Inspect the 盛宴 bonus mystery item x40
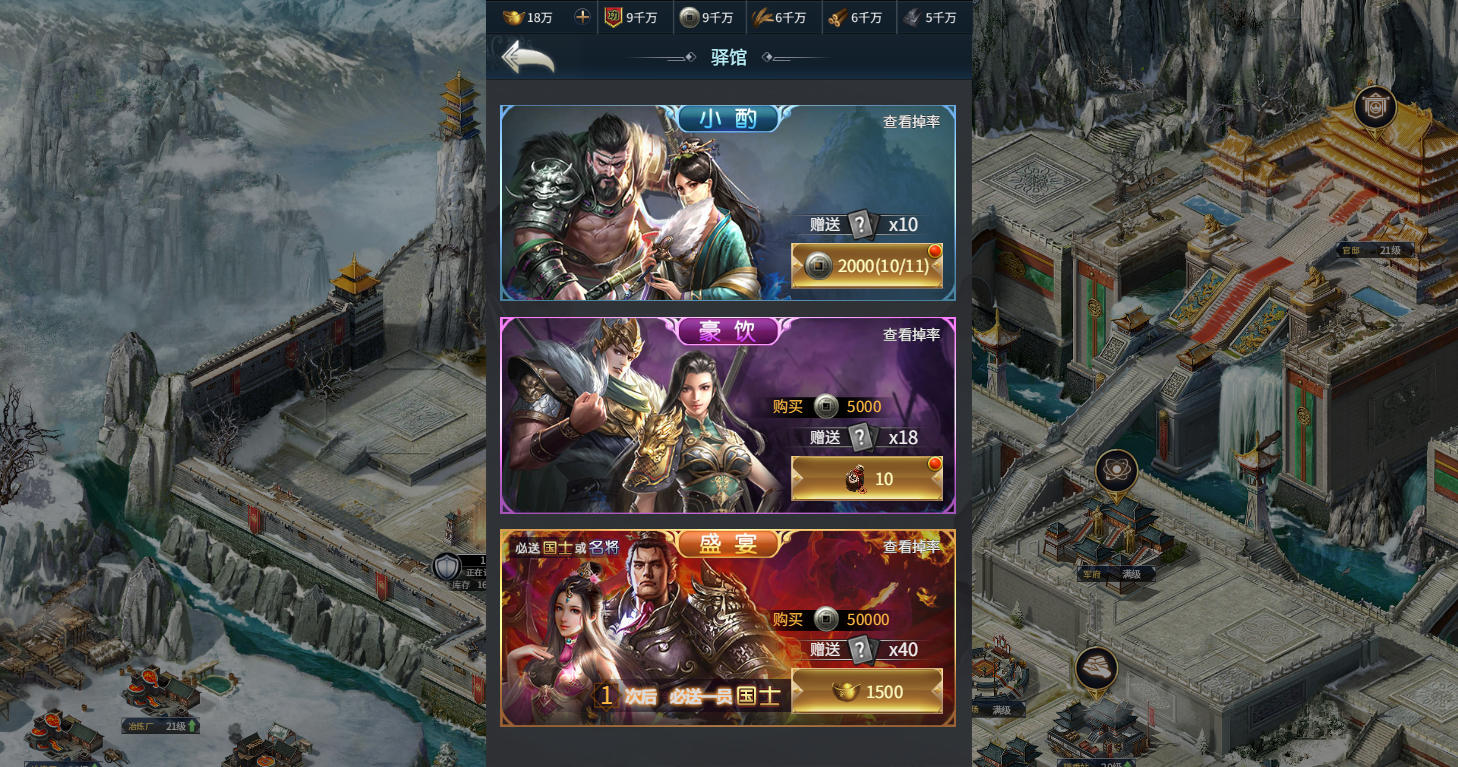Image resolution: width=1458 pixels, height=767 pixels. point(861,650)
